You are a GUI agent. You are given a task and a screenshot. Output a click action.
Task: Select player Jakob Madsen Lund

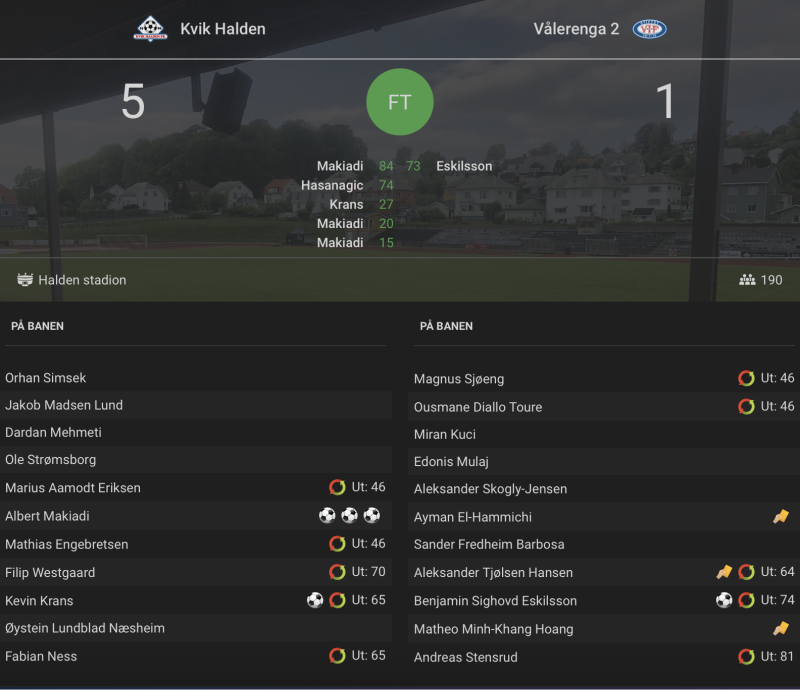click(64, 405)
